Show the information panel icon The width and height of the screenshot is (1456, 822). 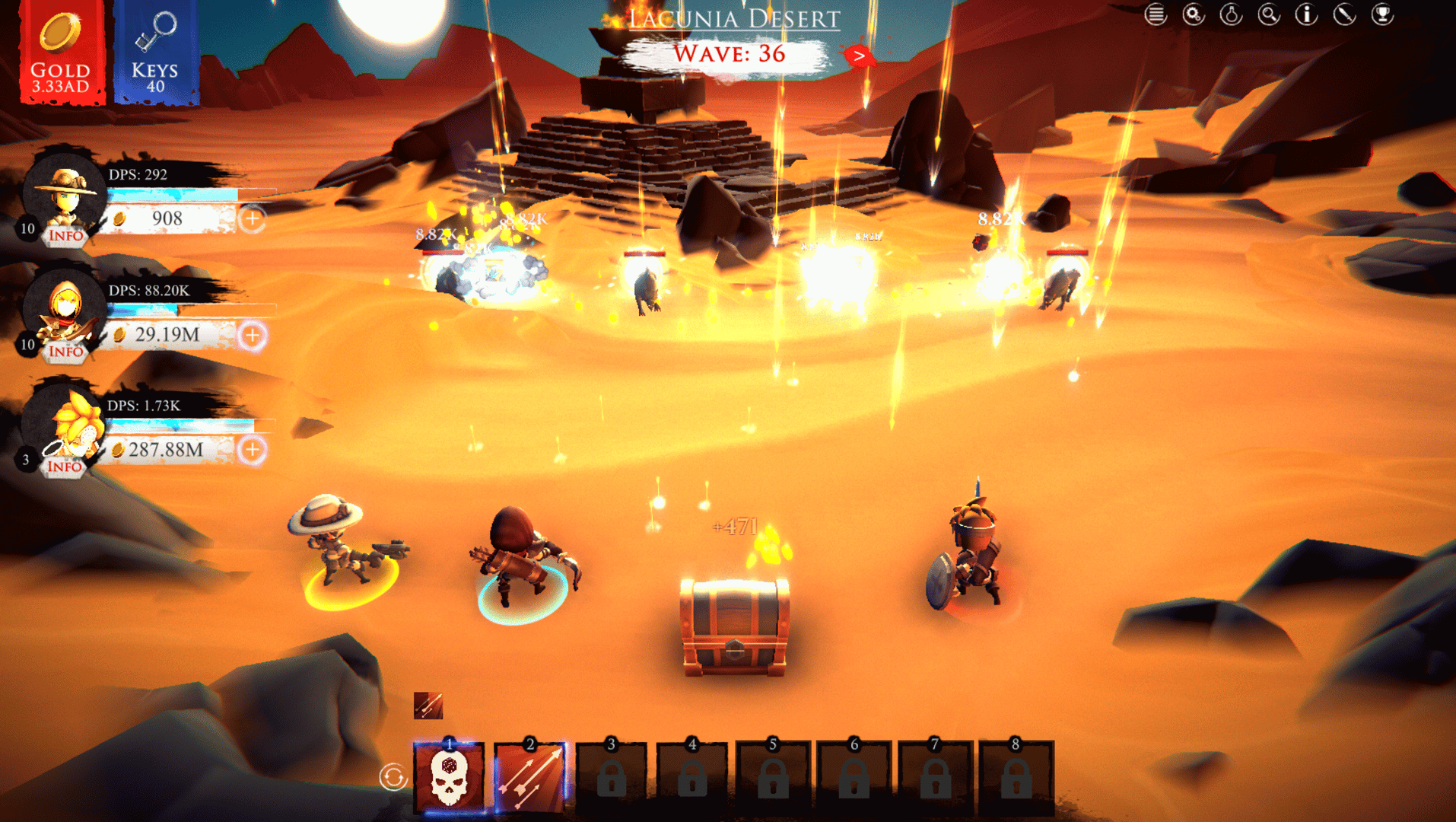click(1306, 14)
